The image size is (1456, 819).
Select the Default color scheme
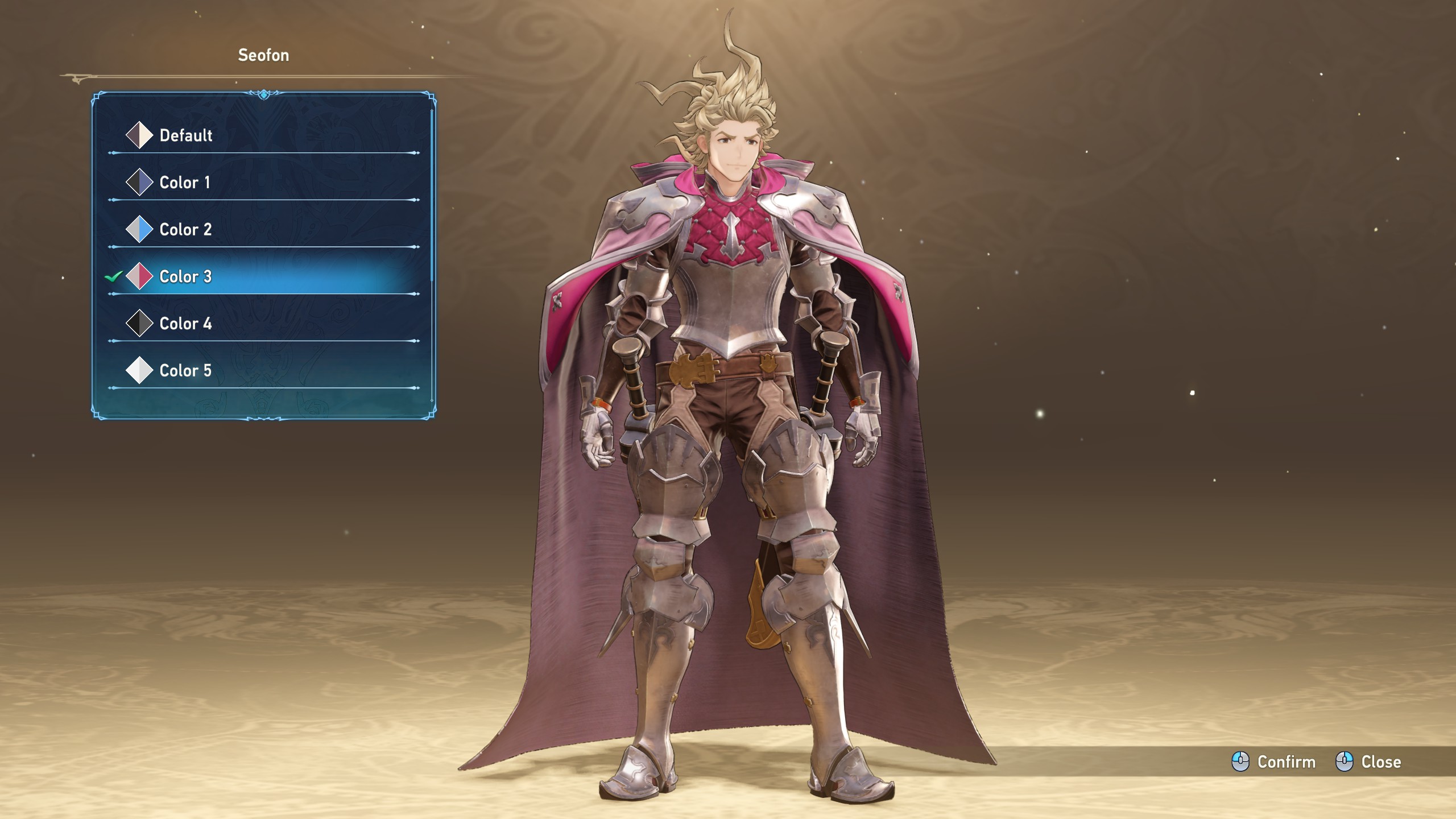tap(185, 135)
